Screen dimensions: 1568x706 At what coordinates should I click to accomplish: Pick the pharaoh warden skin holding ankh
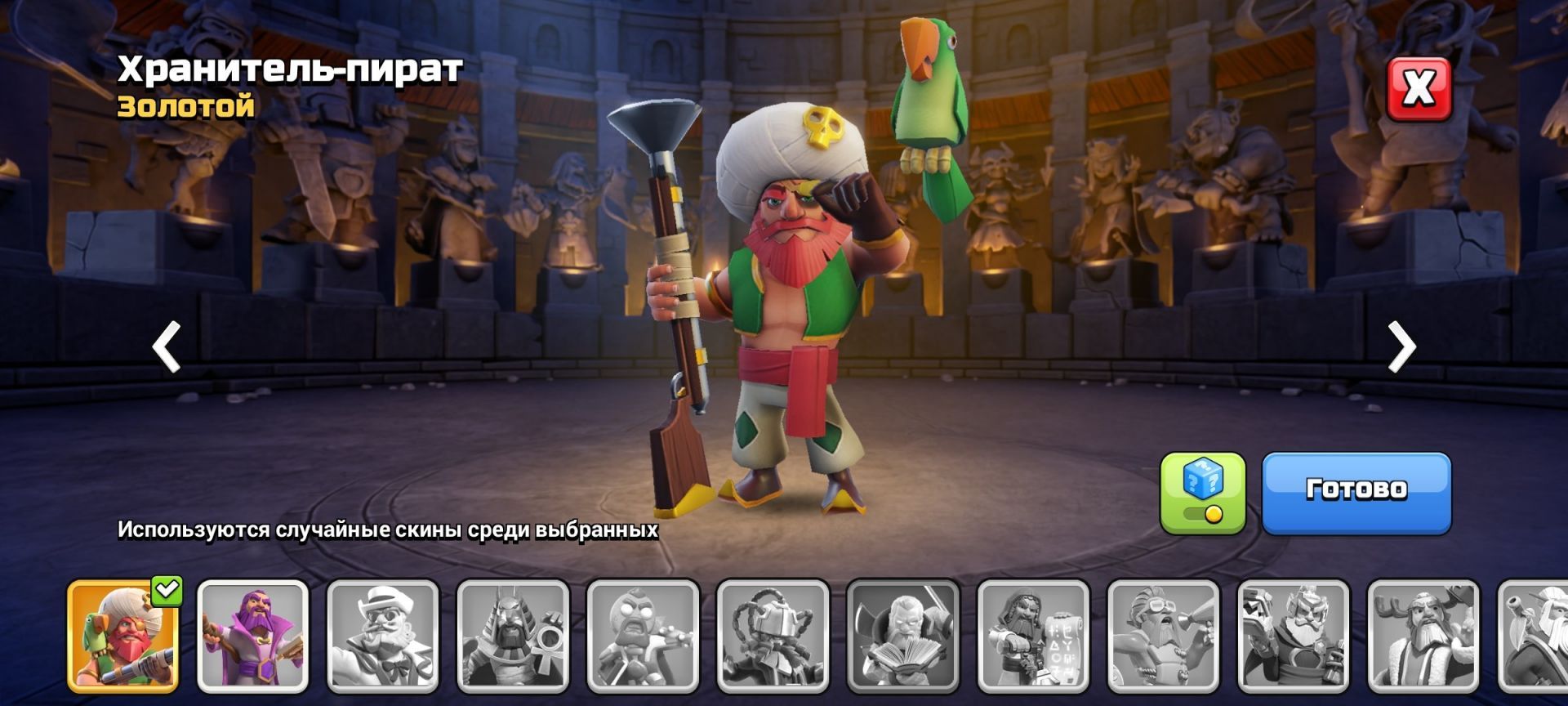513,636
